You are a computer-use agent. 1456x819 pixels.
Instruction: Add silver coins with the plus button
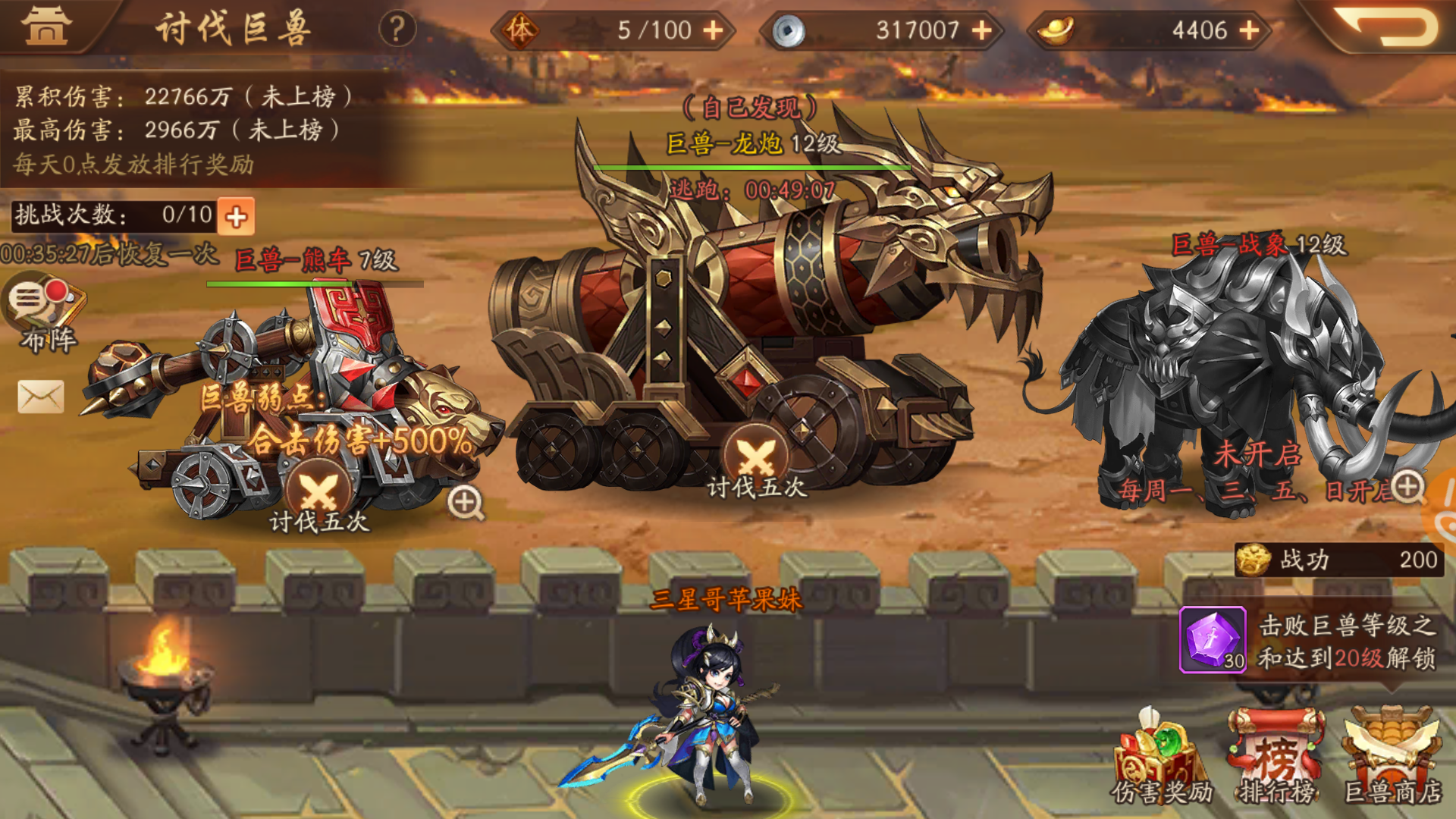point(982,30)
